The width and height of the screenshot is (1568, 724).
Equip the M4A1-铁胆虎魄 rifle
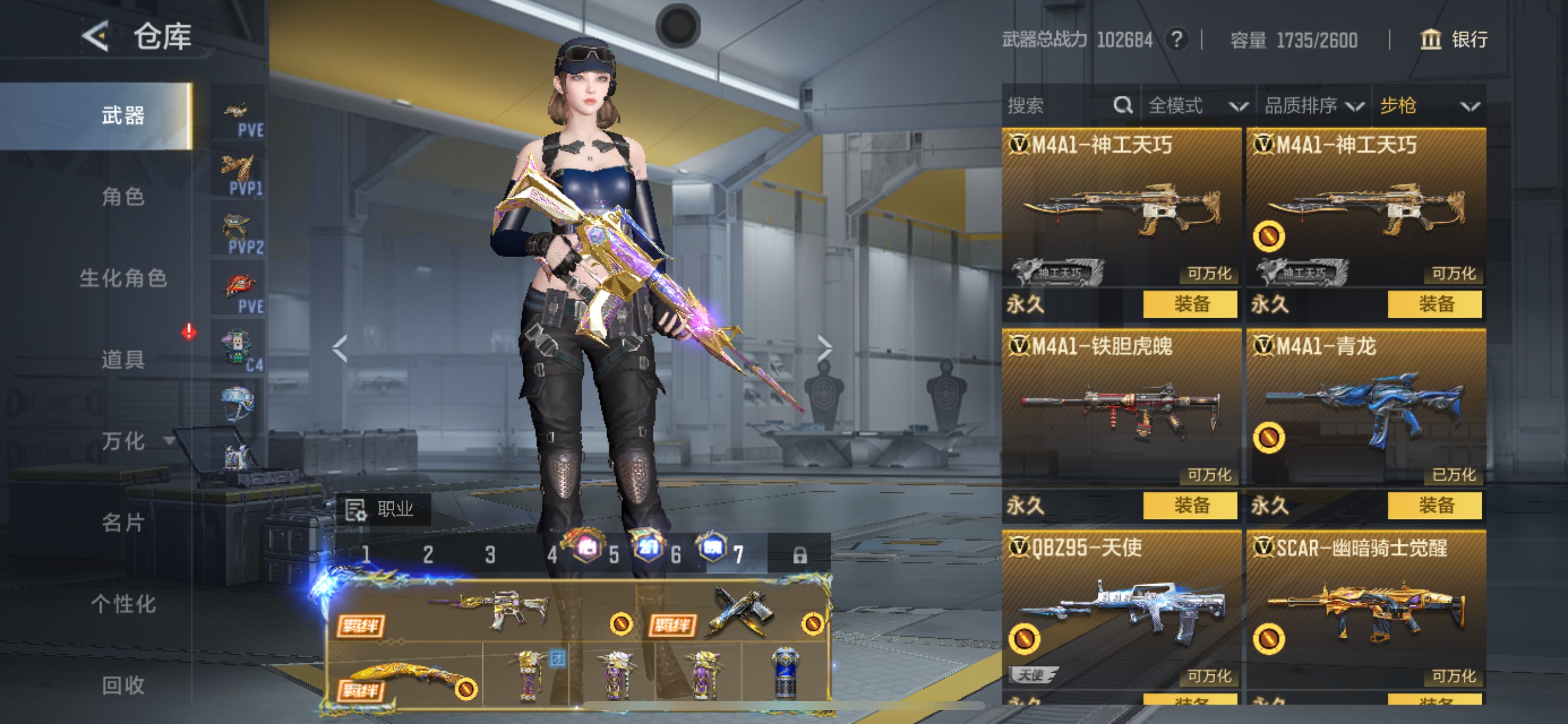tap(1190, 505)
